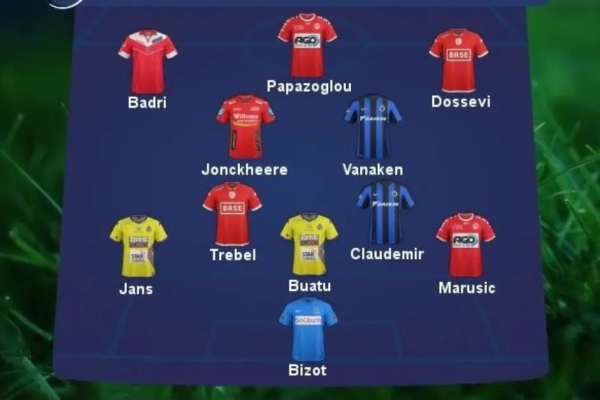This screenshot has height=400, width=600.
Task: Pick Buatu's yellow jersey
Action: point(309,244)
